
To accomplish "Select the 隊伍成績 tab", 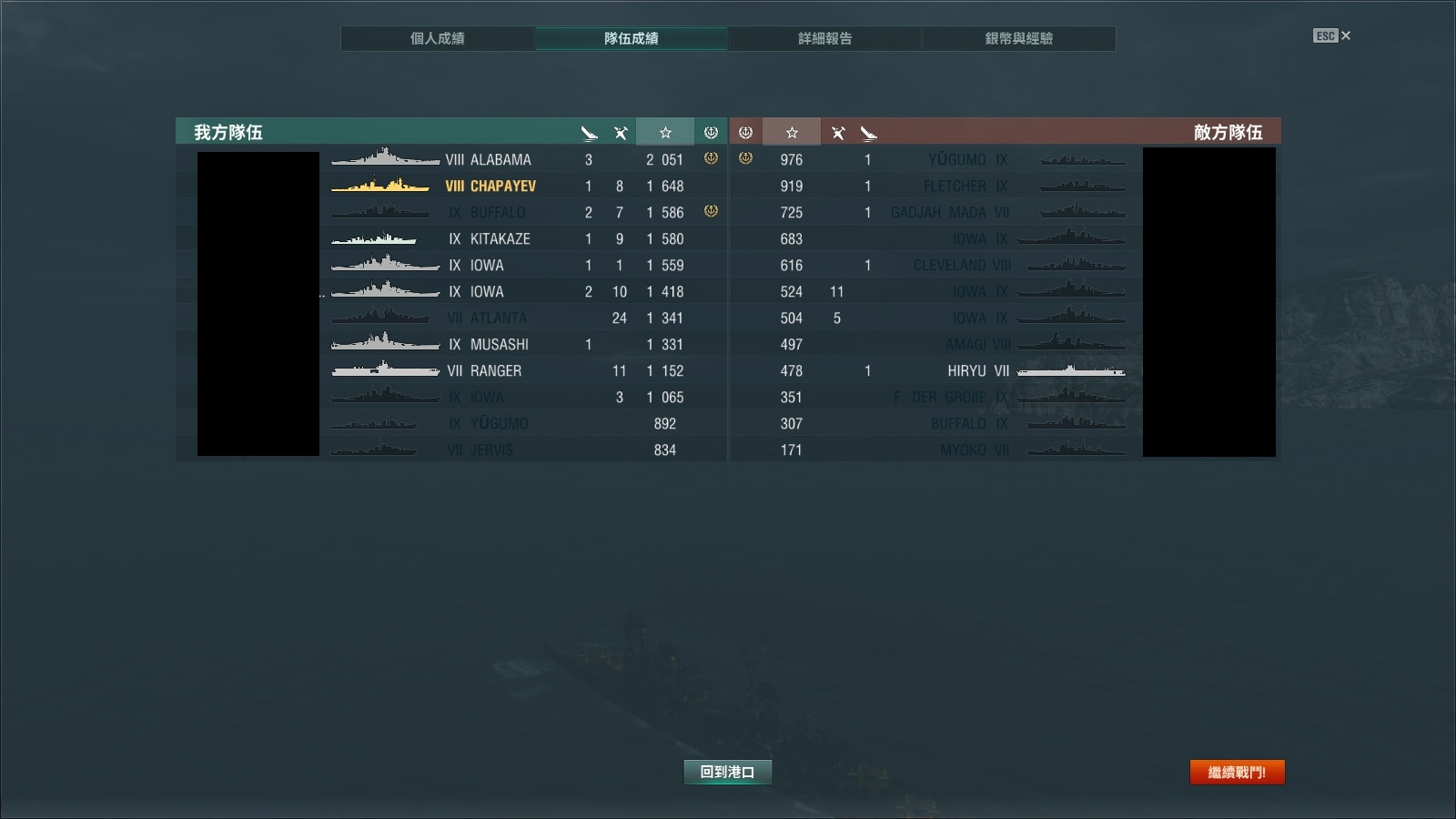I will click(x=631, y=38).
